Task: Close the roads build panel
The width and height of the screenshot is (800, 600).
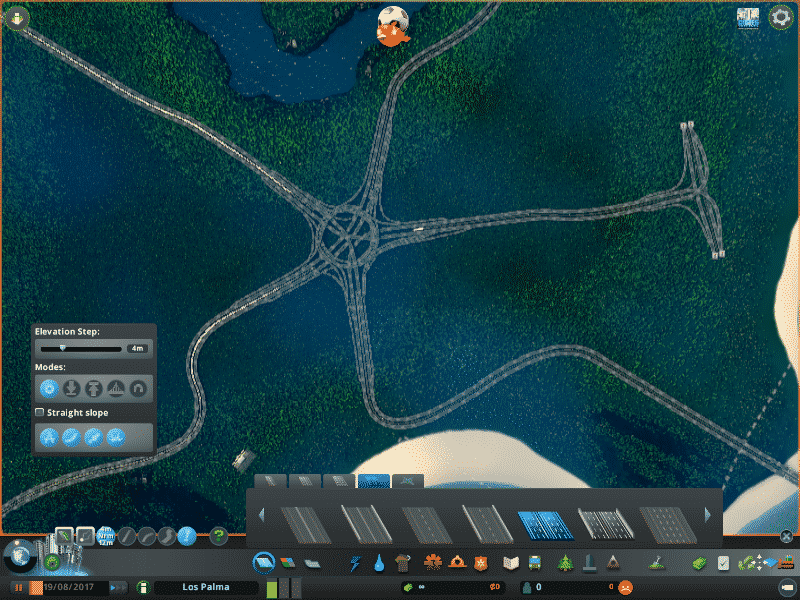Action: click(x=787, y=536)
